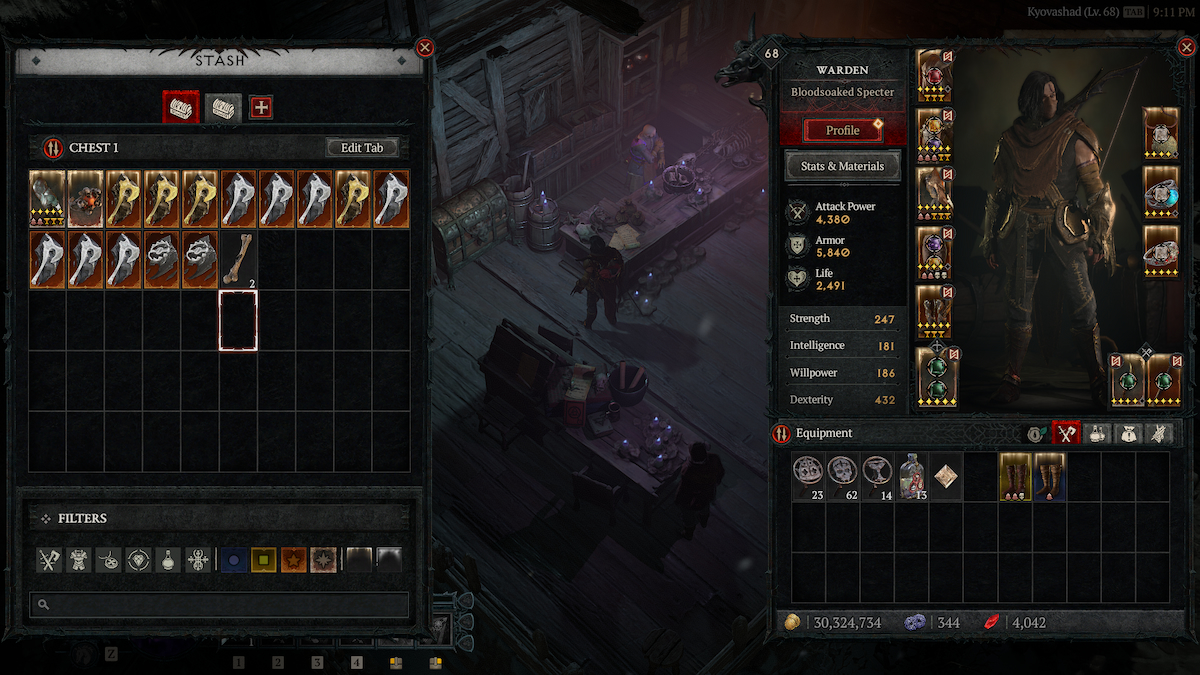Screen dimensions: 1200x675
Task: Select the stack of 62 skull sigils
Action: 844,476
